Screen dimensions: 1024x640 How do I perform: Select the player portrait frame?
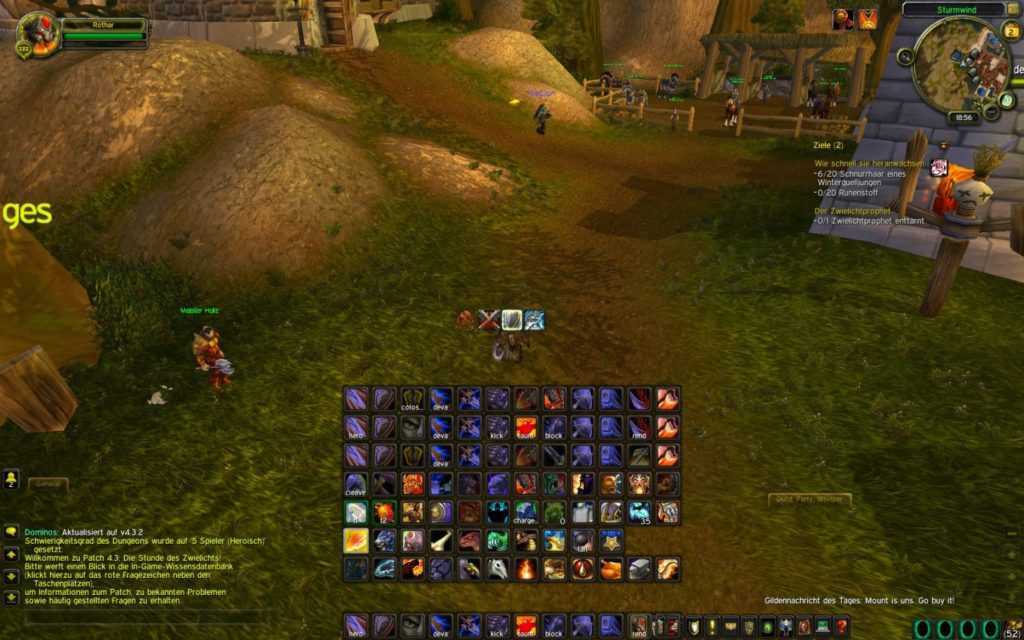[38, 33]
